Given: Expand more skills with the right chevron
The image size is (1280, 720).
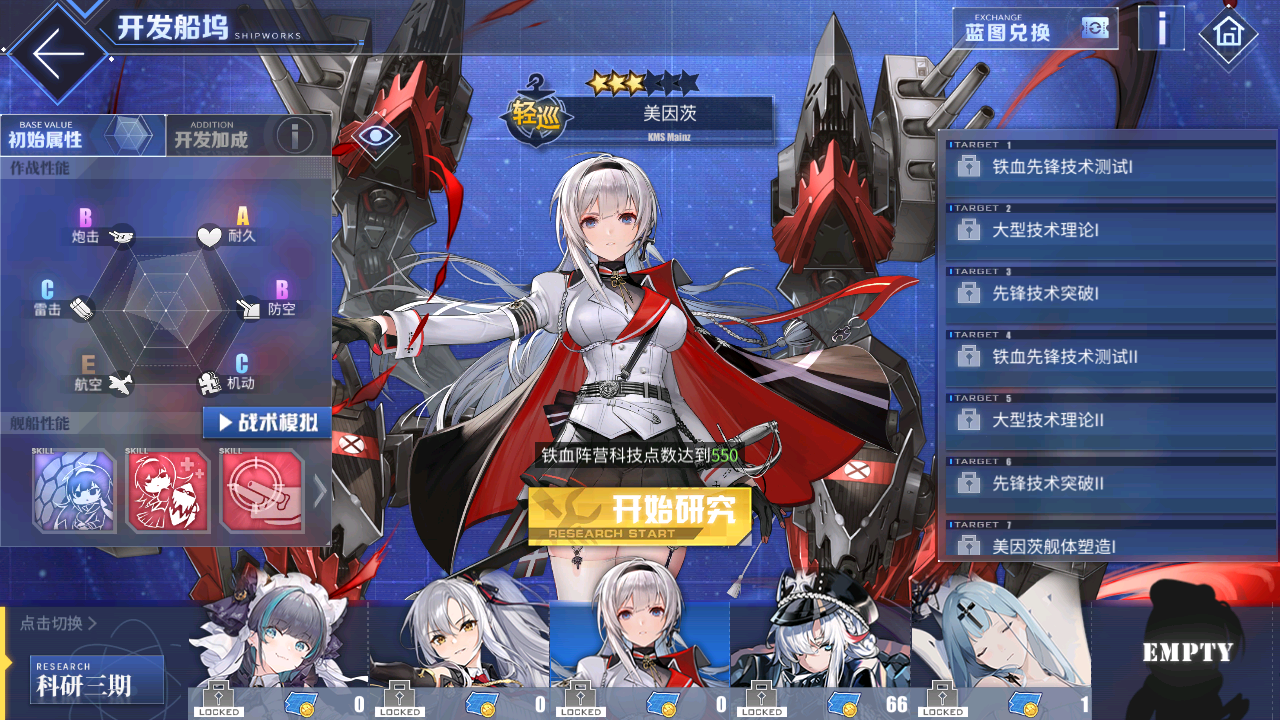Looking at the screenshot, I should click(318, 489).
